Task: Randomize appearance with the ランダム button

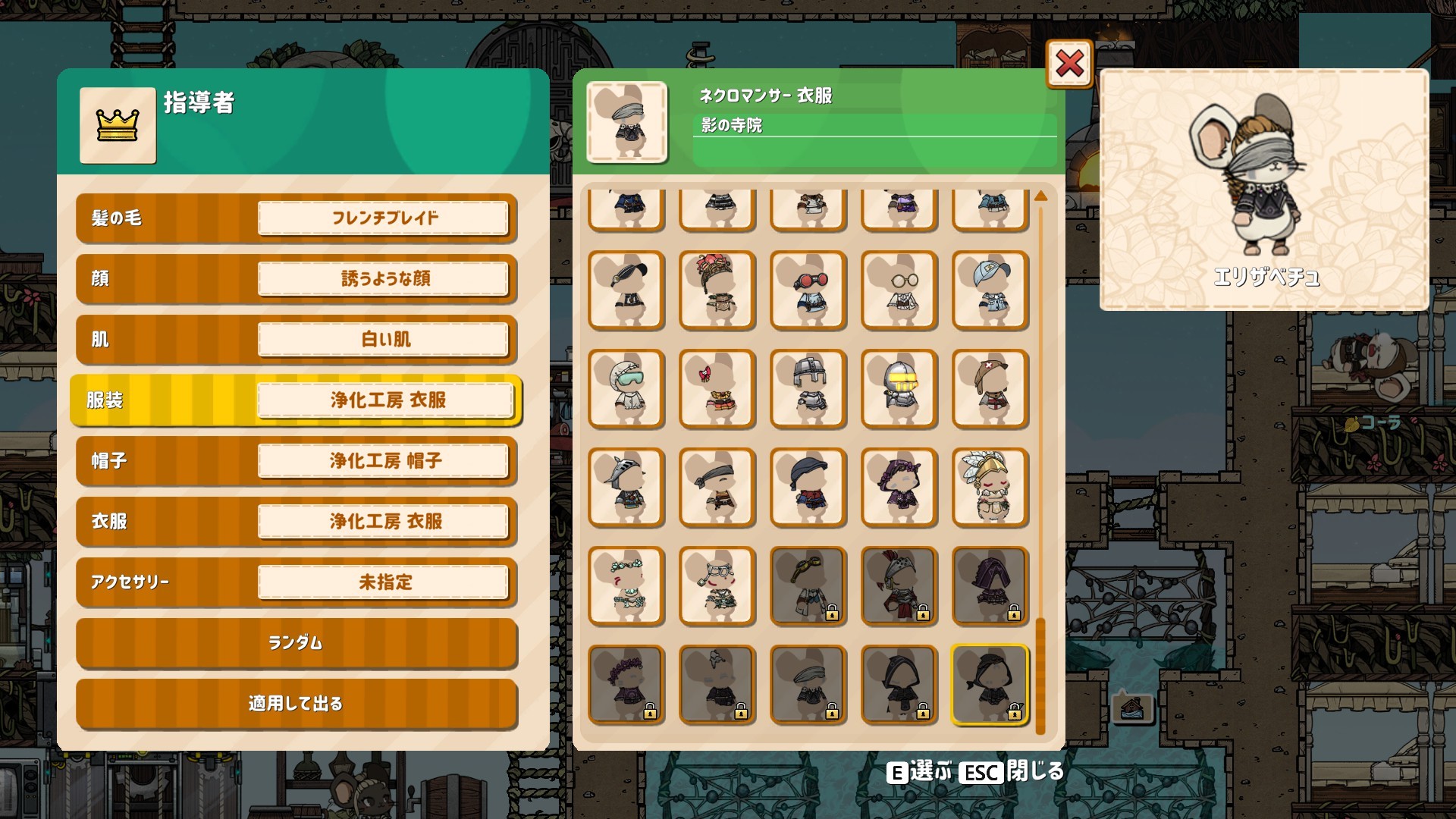Action: click(296, 643)
